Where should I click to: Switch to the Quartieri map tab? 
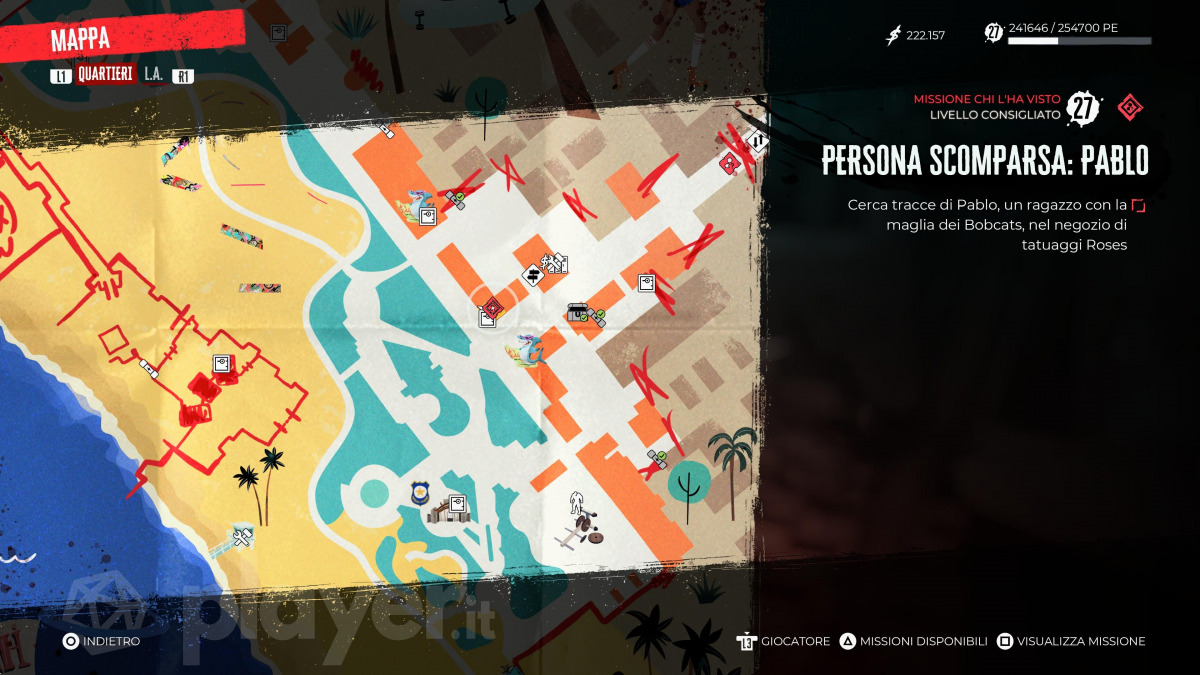pyautogui.click(x=105, y=75)
